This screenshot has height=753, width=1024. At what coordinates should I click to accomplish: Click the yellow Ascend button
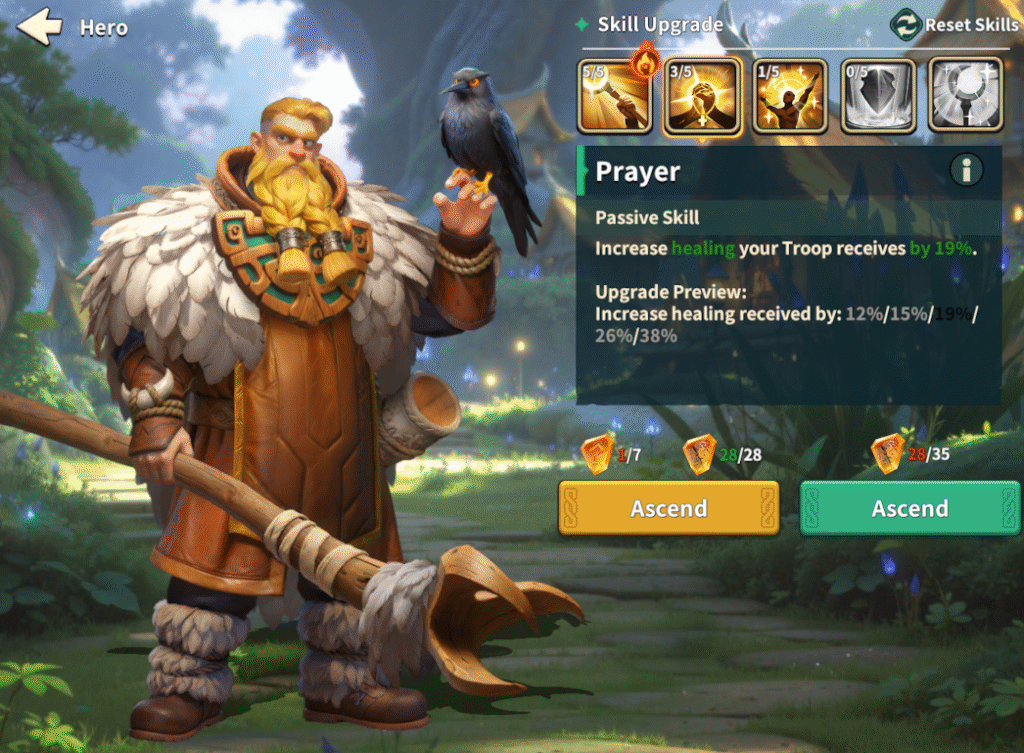[668, 509]
